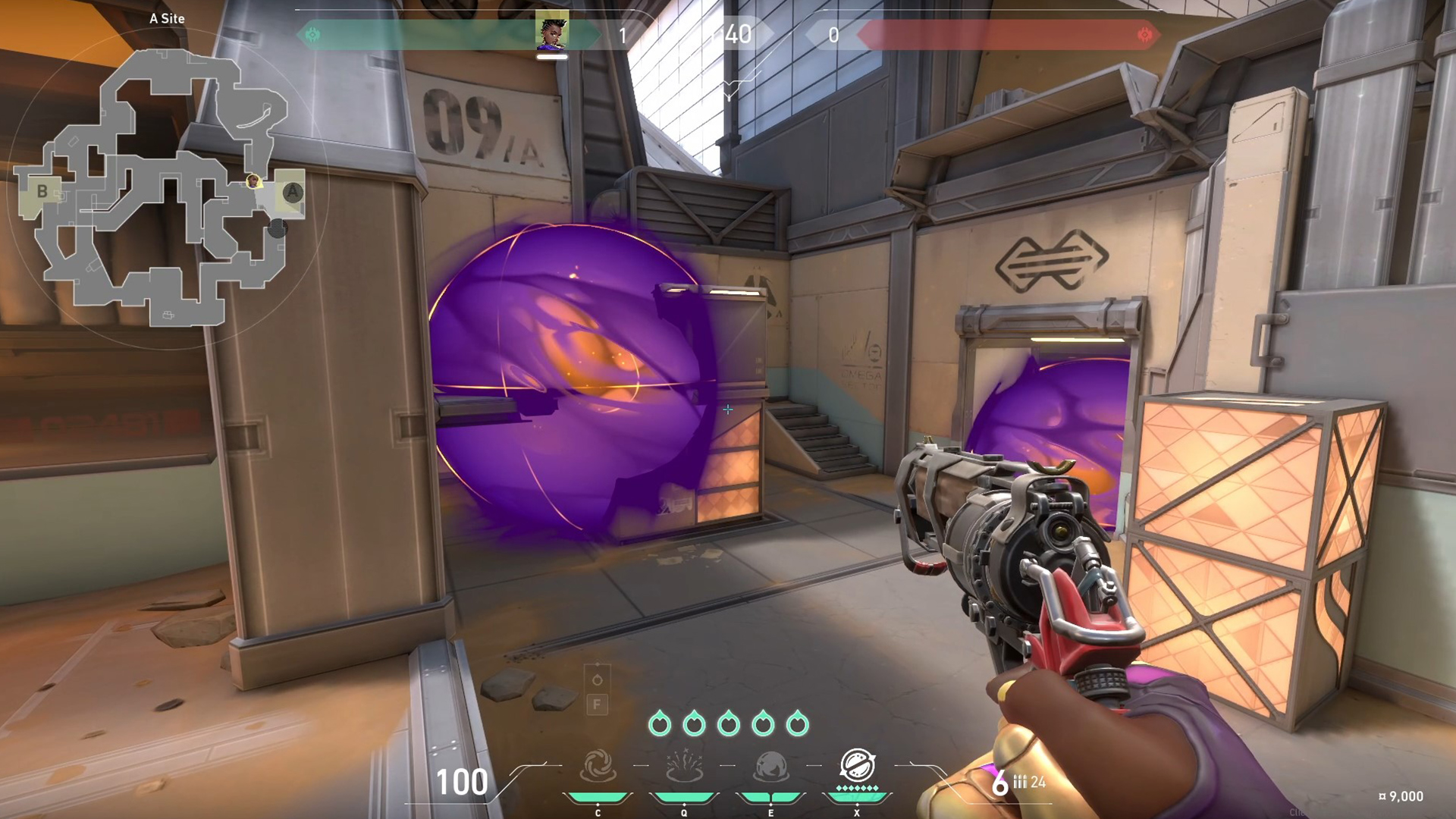The image size is (1456, 819).
Task: Click the middle Star charge icon
Action: (x=730, y=724)
